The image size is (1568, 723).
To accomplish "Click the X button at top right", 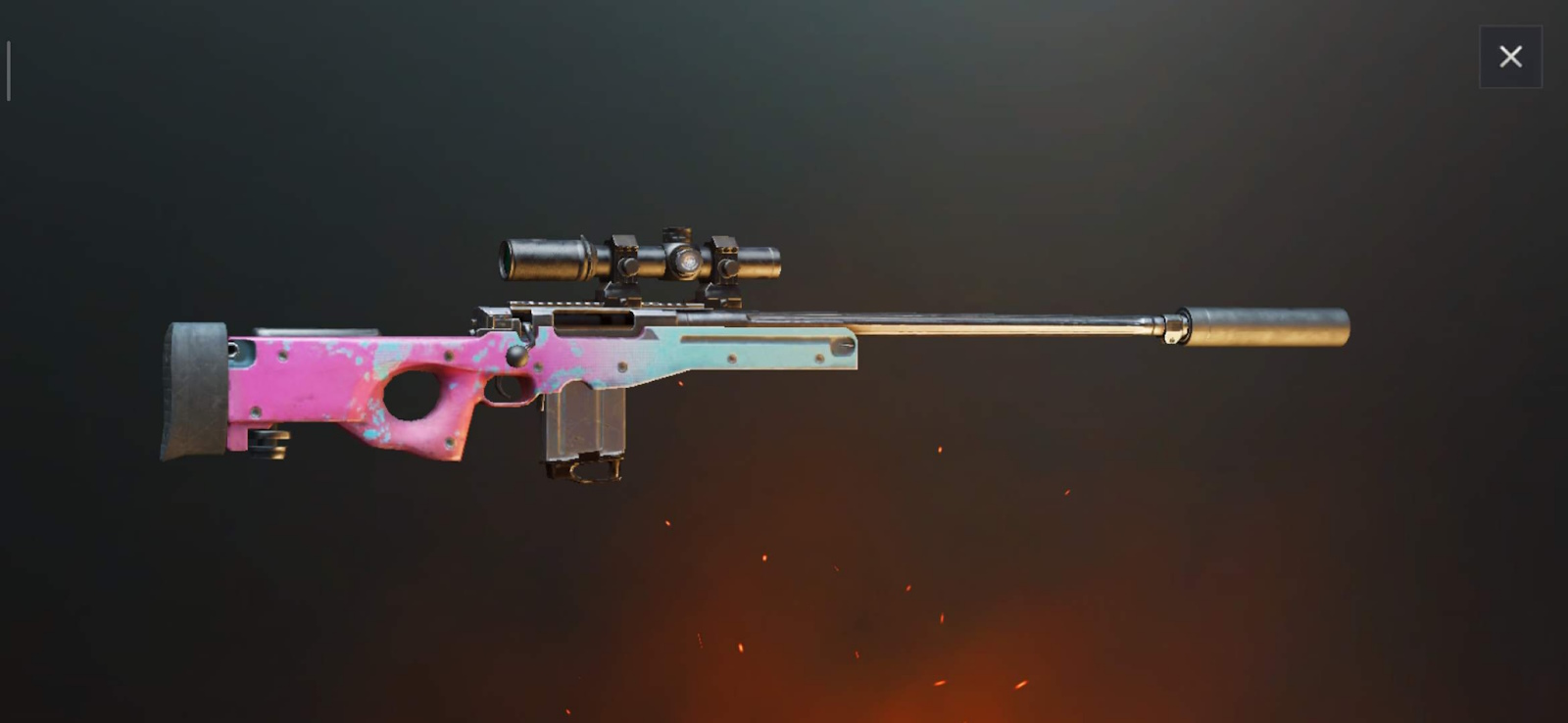I will coord(1510,56).
